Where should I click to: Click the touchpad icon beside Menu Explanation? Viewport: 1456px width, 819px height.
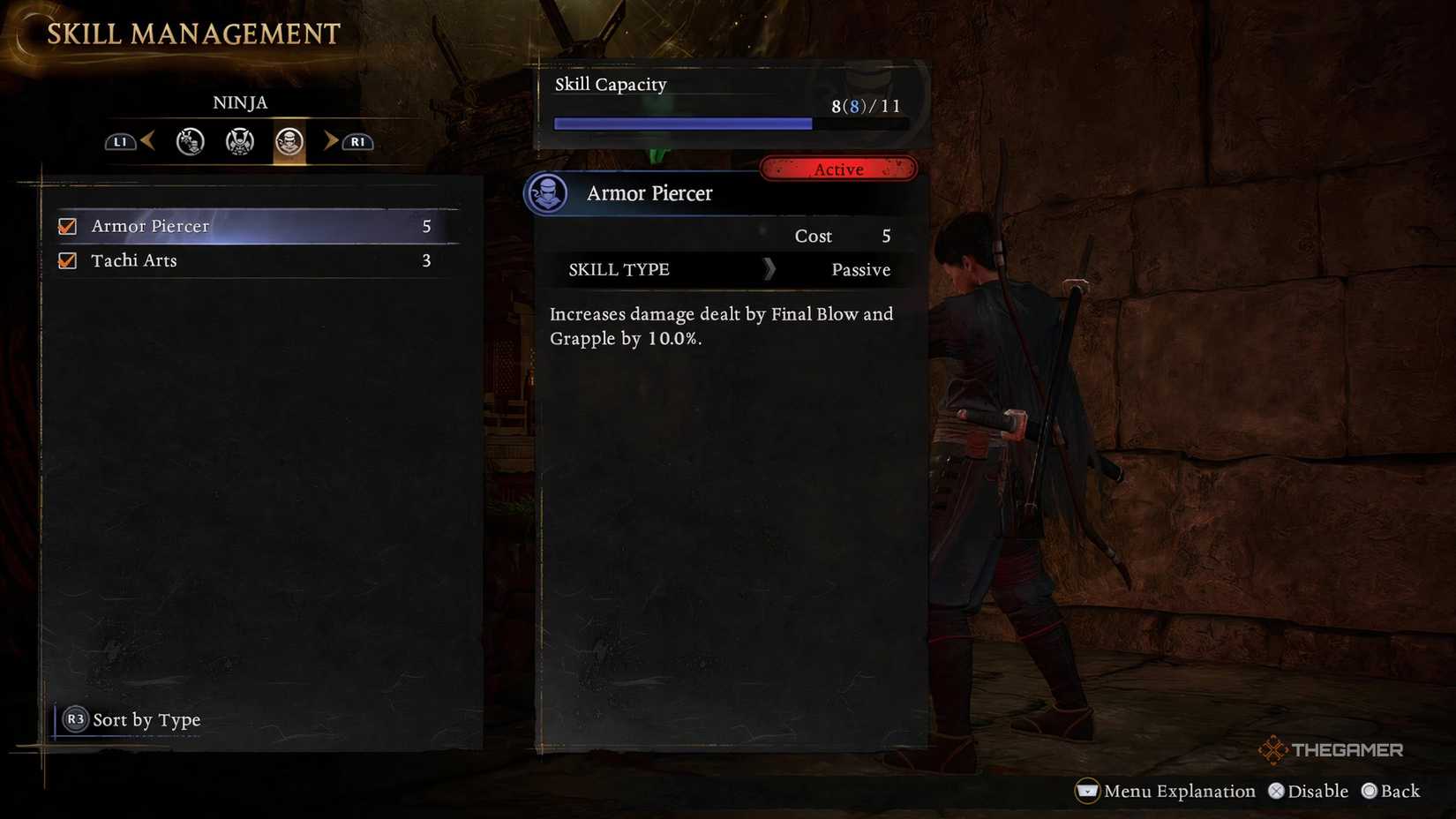[1087, 792]
